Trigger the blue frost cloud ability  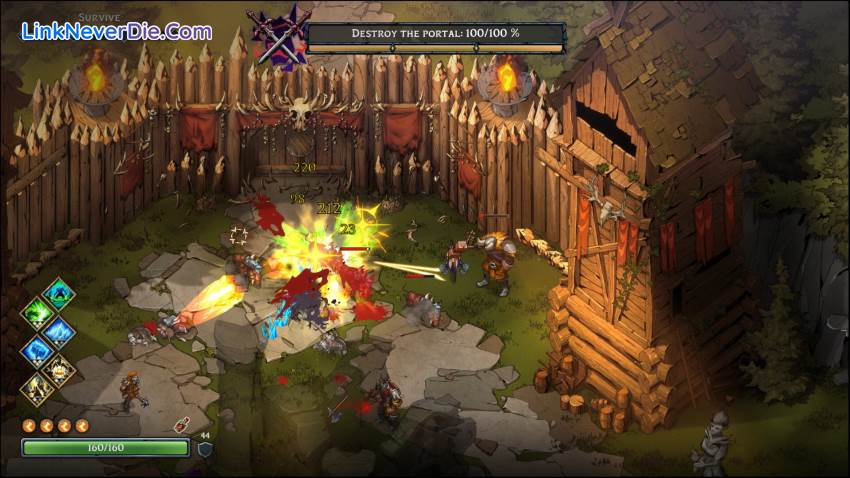[x=39, y=350]
